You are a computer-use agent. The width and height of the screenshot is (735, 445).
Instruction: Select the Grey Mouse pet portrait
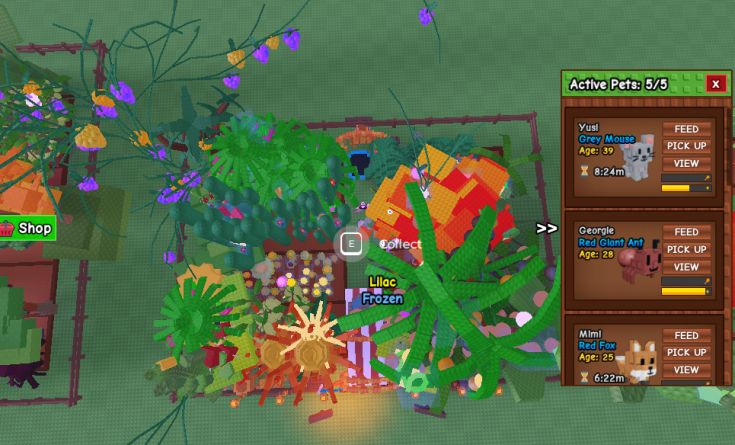pos(639,157)
